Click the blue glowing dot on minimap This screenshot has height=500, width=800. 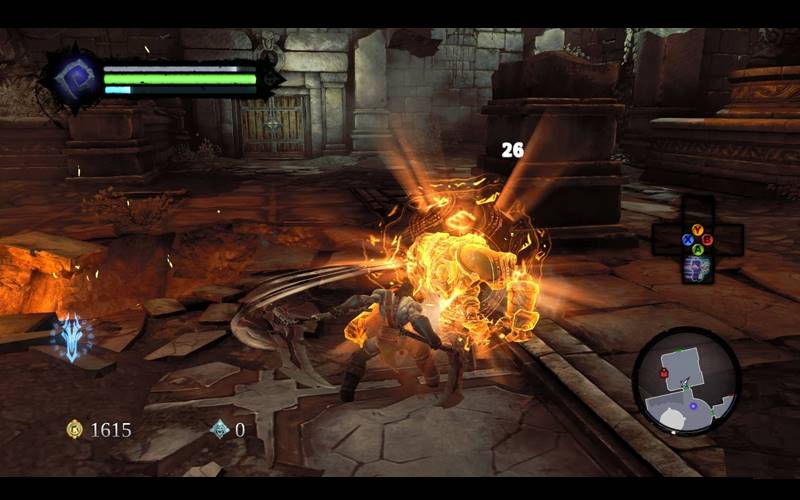(692, 406)
